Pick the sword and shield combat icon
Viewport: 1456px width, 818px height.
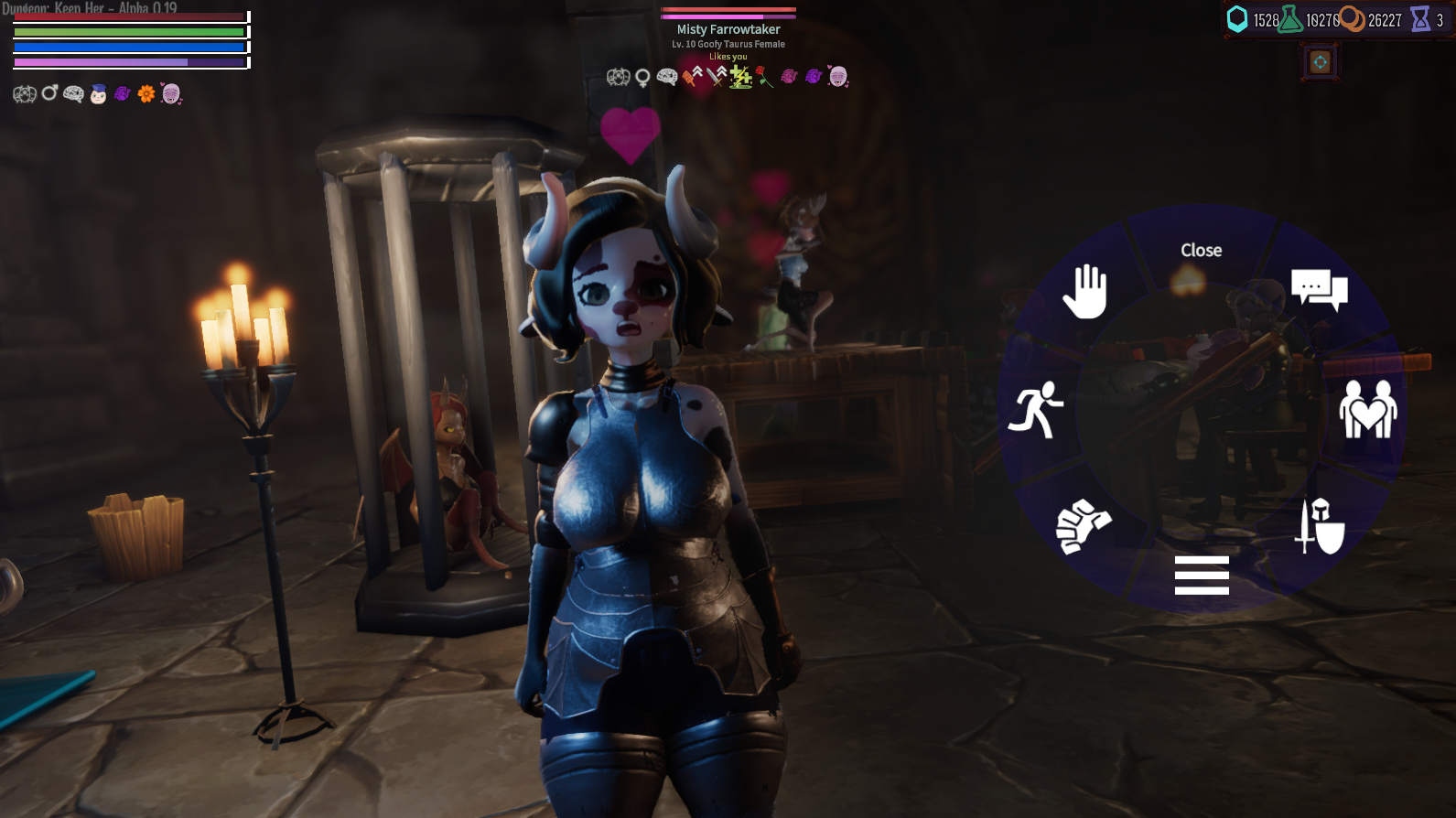click(1321, 527)
